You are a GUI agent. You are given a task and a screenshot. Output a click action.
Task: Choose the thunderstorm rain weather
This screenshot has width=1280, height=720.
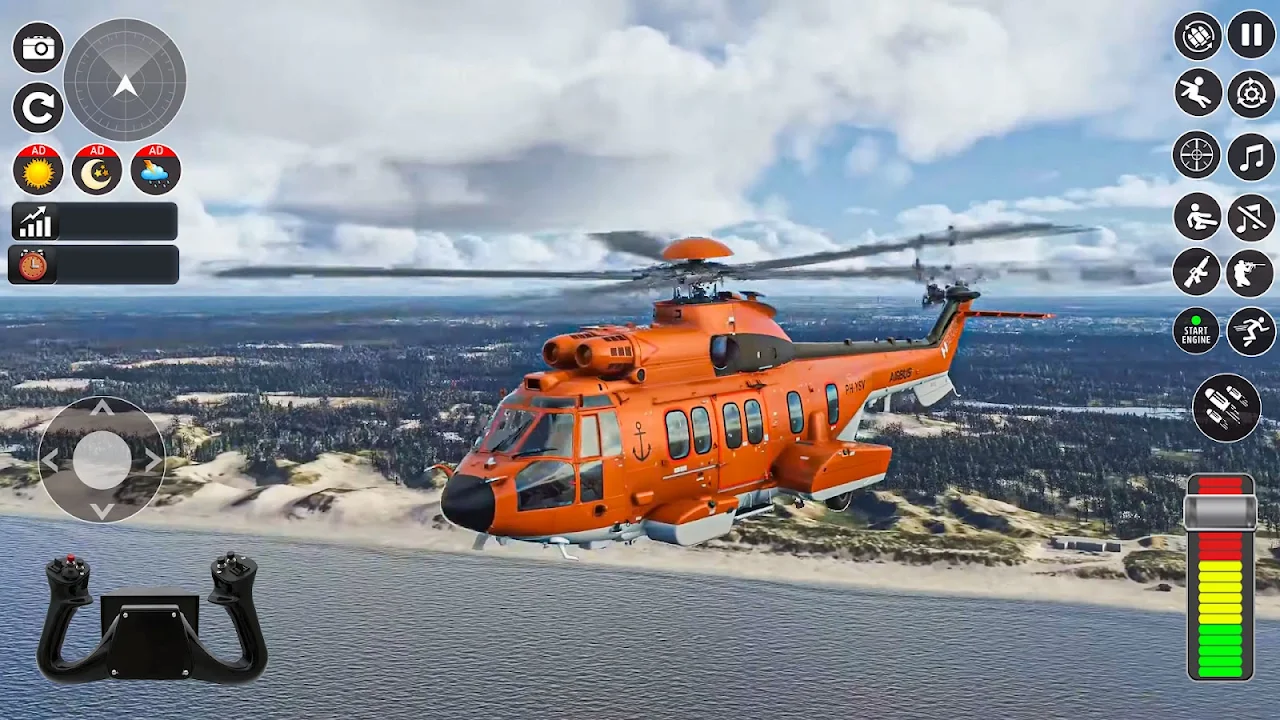[x=156, y=170]
